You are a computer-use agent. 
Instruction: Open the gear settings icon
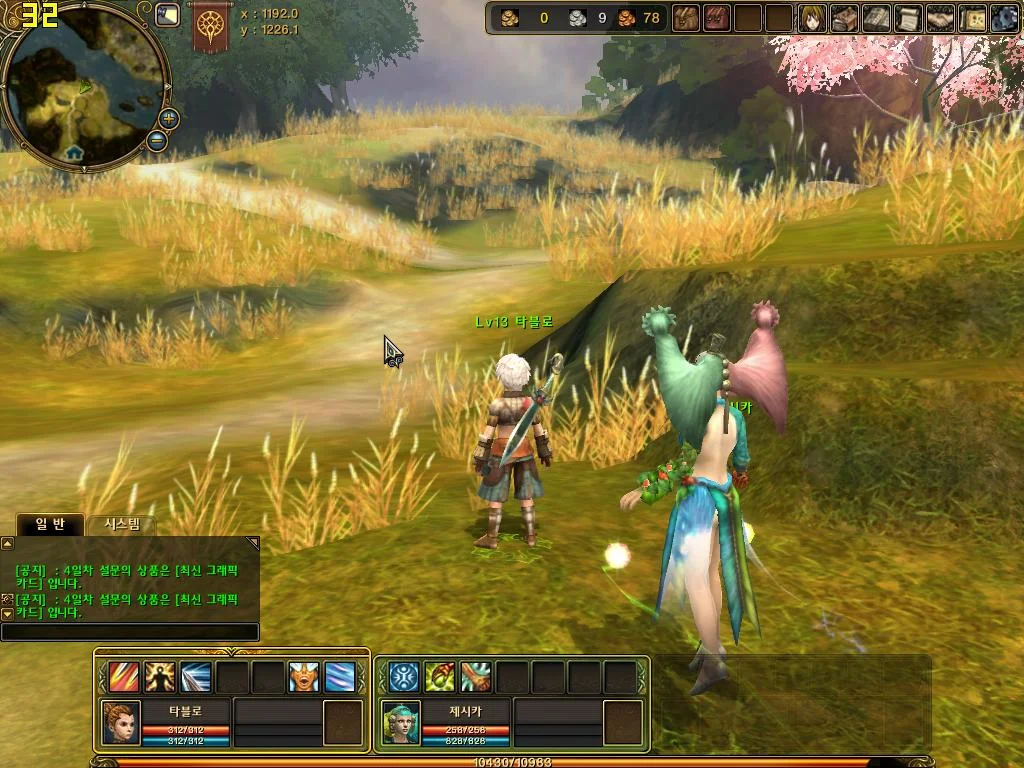[1004, 18]
